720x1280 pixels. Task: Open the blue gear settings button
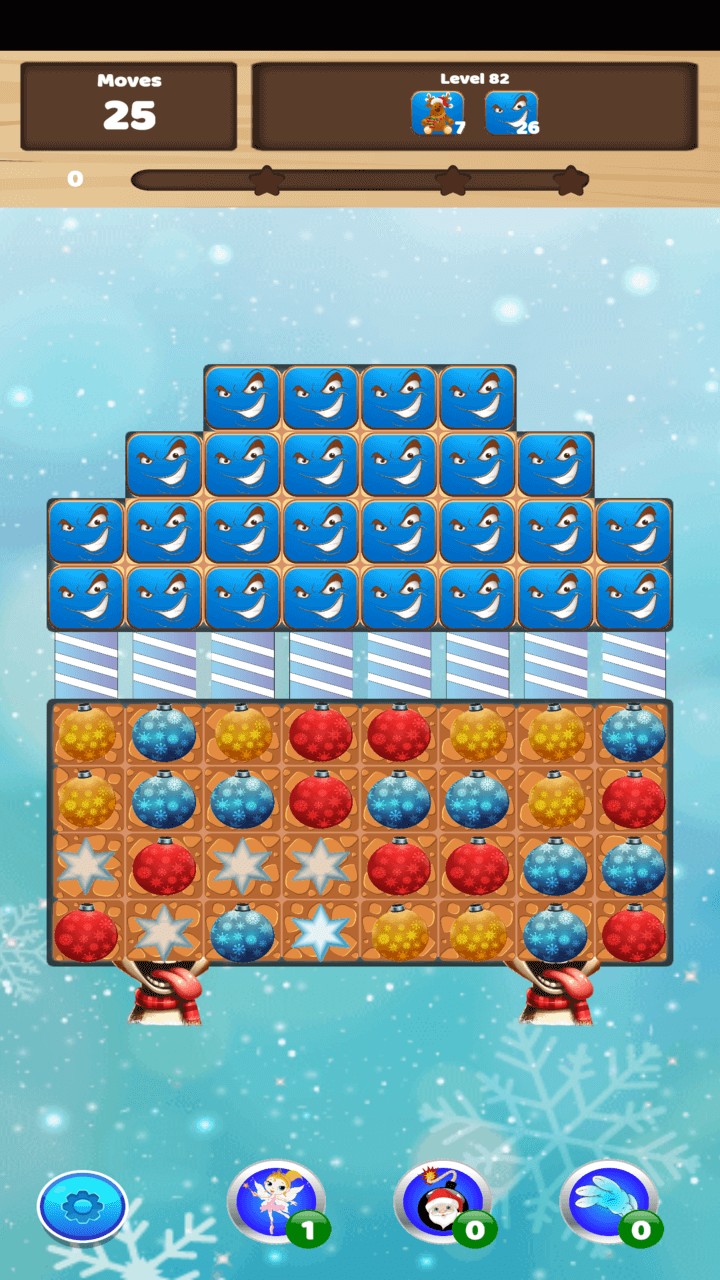coord(82,1207)
